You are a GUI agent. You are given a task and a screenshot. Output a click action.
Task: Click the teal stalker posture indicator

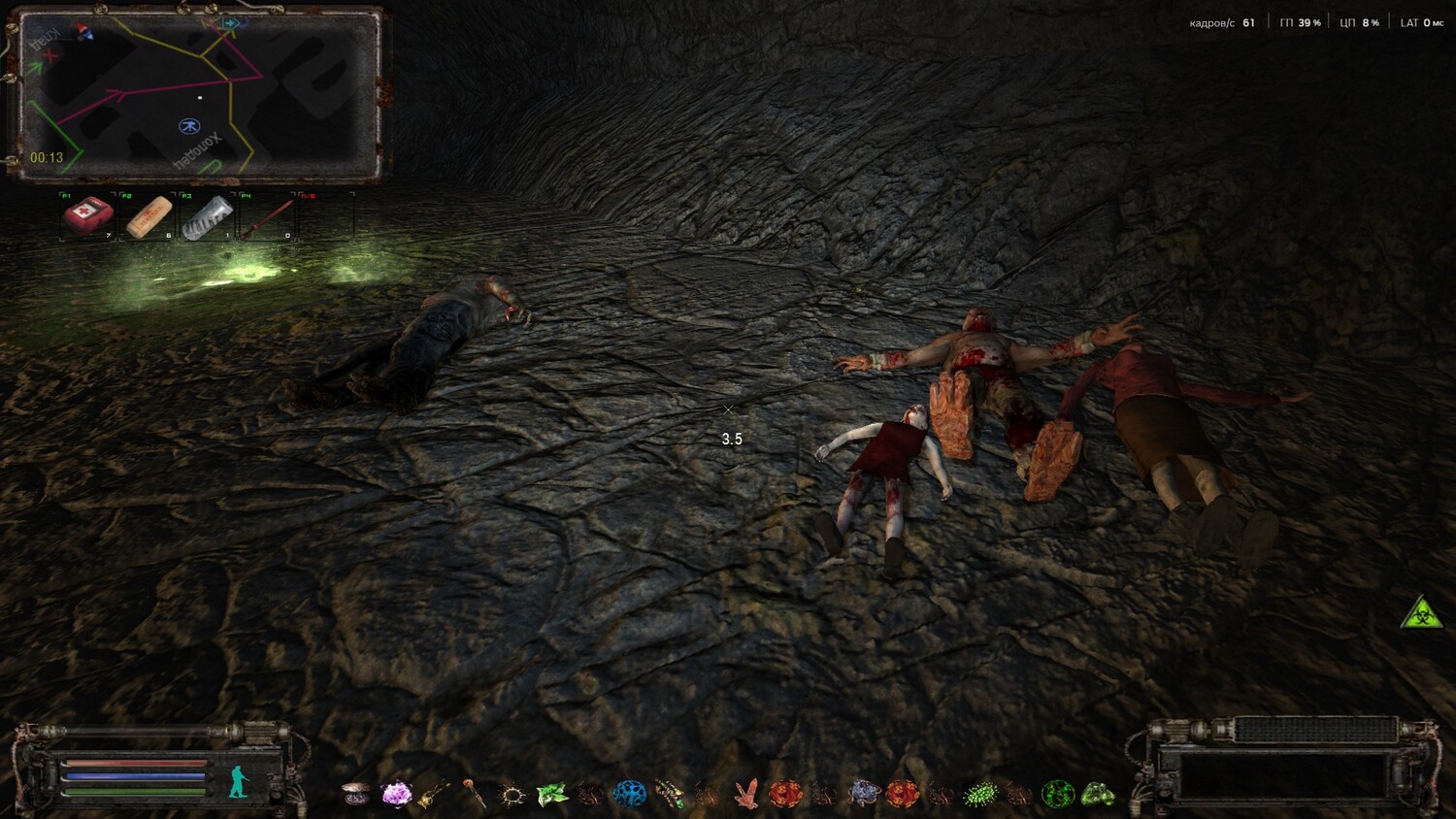pos(239,781)
